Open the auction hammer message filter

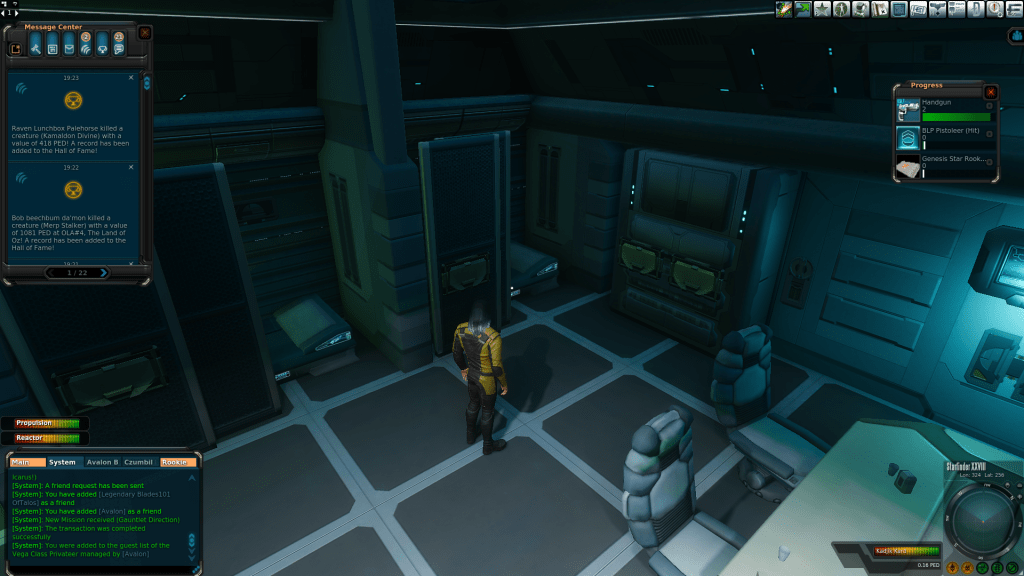(x=34, y=45)
